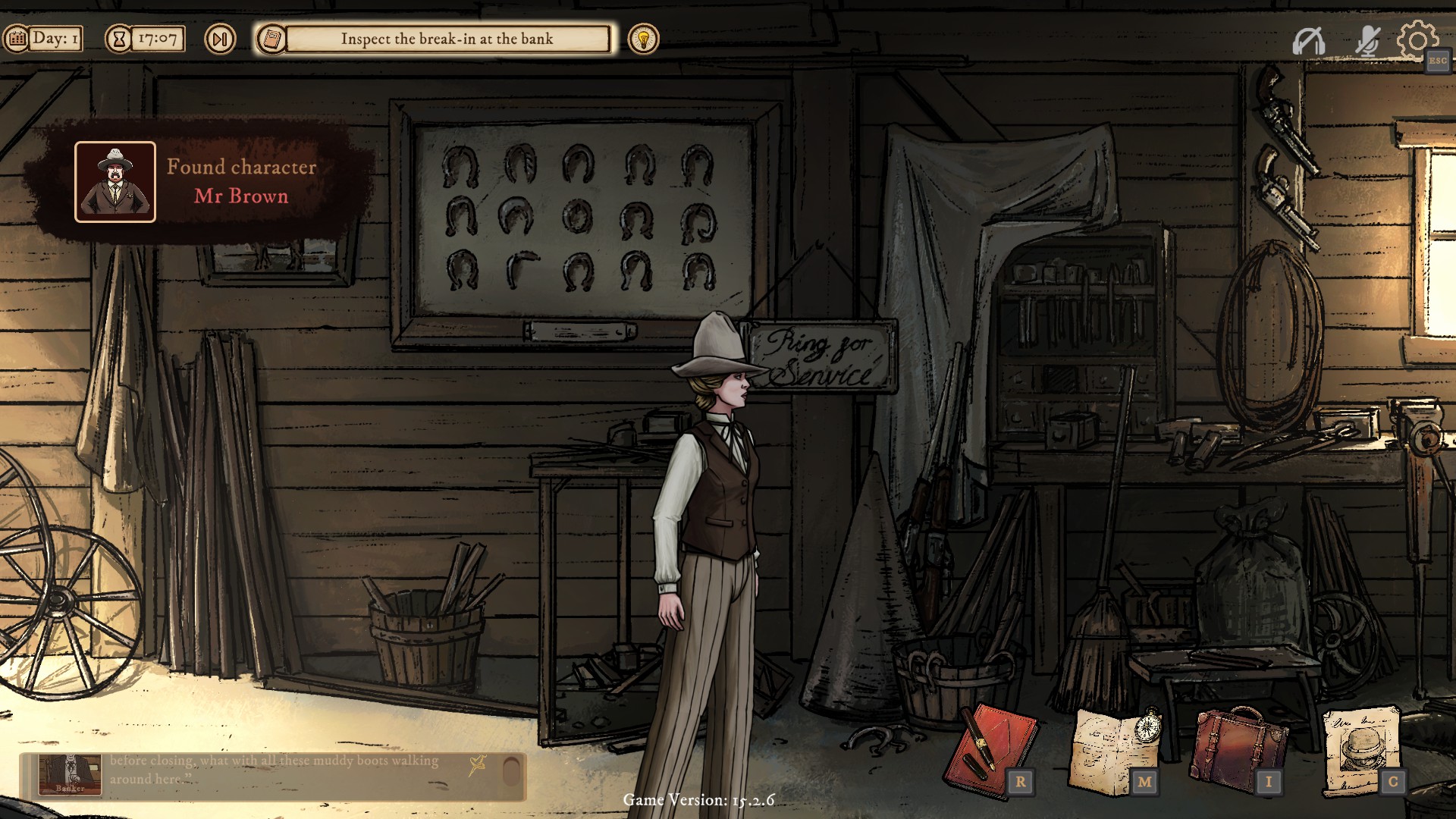1456x819 pixels.
Task: Show a hint with the lightbulb button
Action: coord(643,39)
